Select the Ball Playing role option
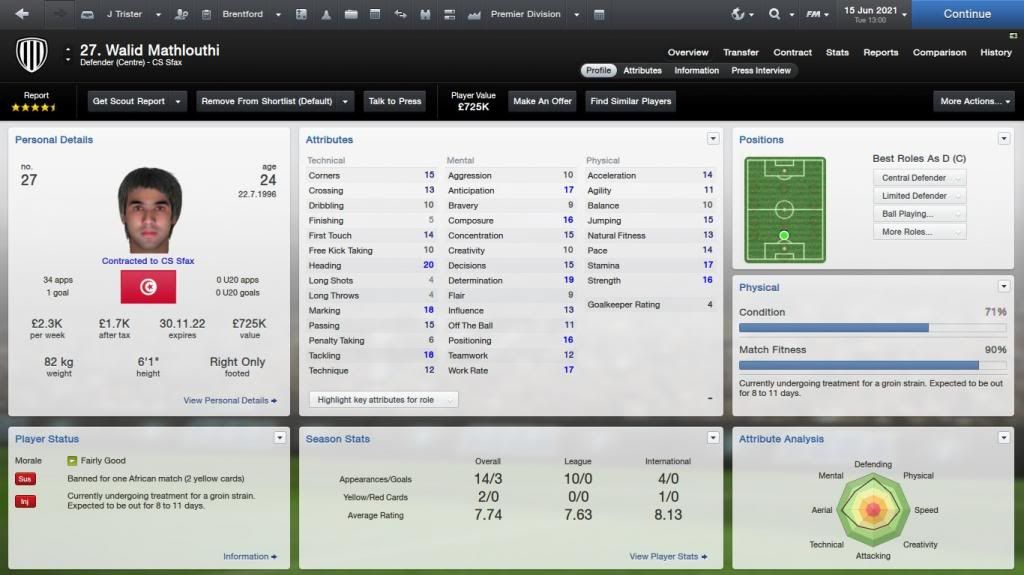The height and width of the screenshot is (575, 1024). [917, 214]
